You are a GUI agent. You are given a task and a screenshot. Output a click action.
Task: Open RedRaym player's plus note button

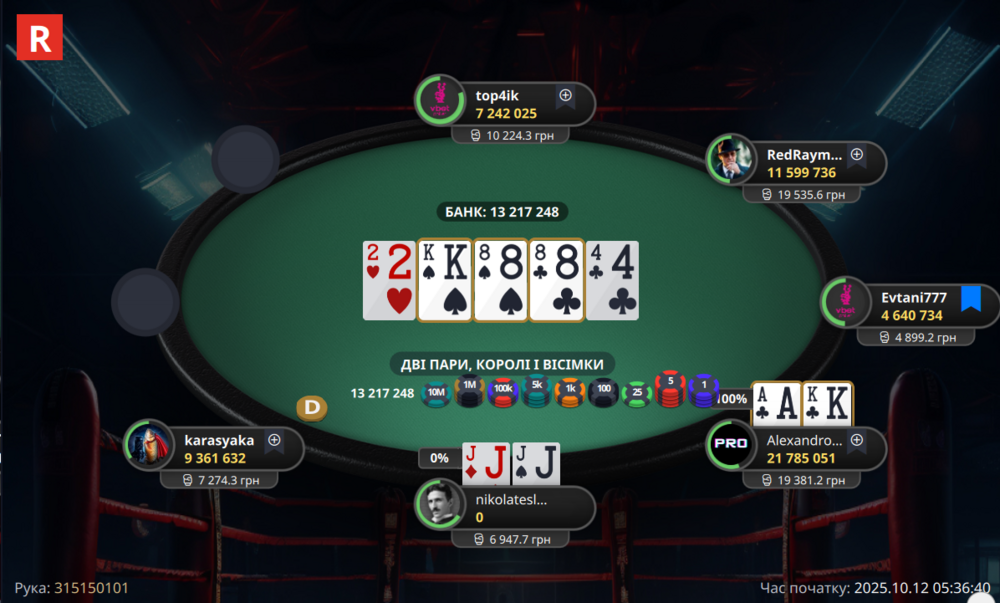tap(856, 155)
